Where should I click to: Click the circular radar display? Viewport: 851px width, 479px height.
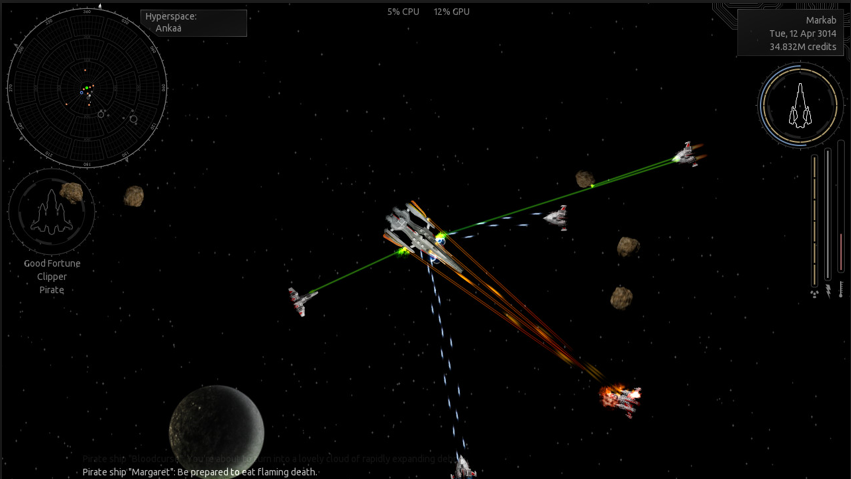tap(87, 87)
